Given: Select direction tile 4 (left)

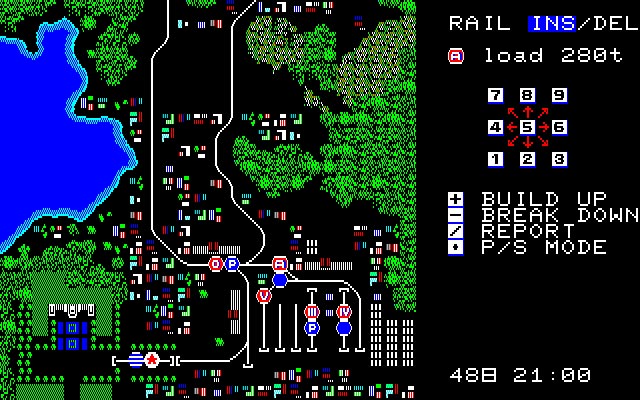Looking at the screenshot, I should point(495,127).
